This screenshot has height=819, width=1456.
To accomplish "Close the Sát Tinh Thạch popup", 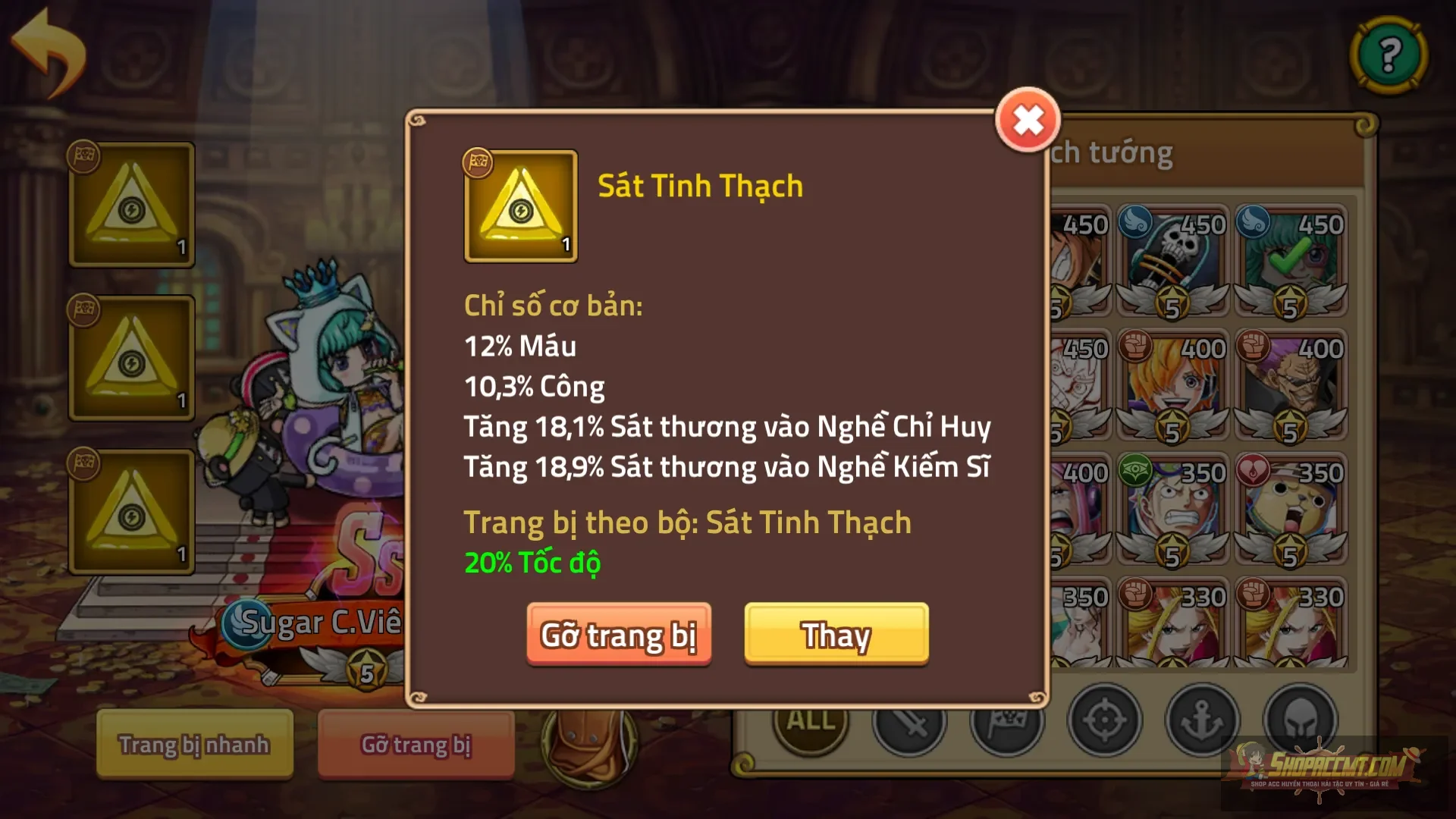I will coord(1028,119).
